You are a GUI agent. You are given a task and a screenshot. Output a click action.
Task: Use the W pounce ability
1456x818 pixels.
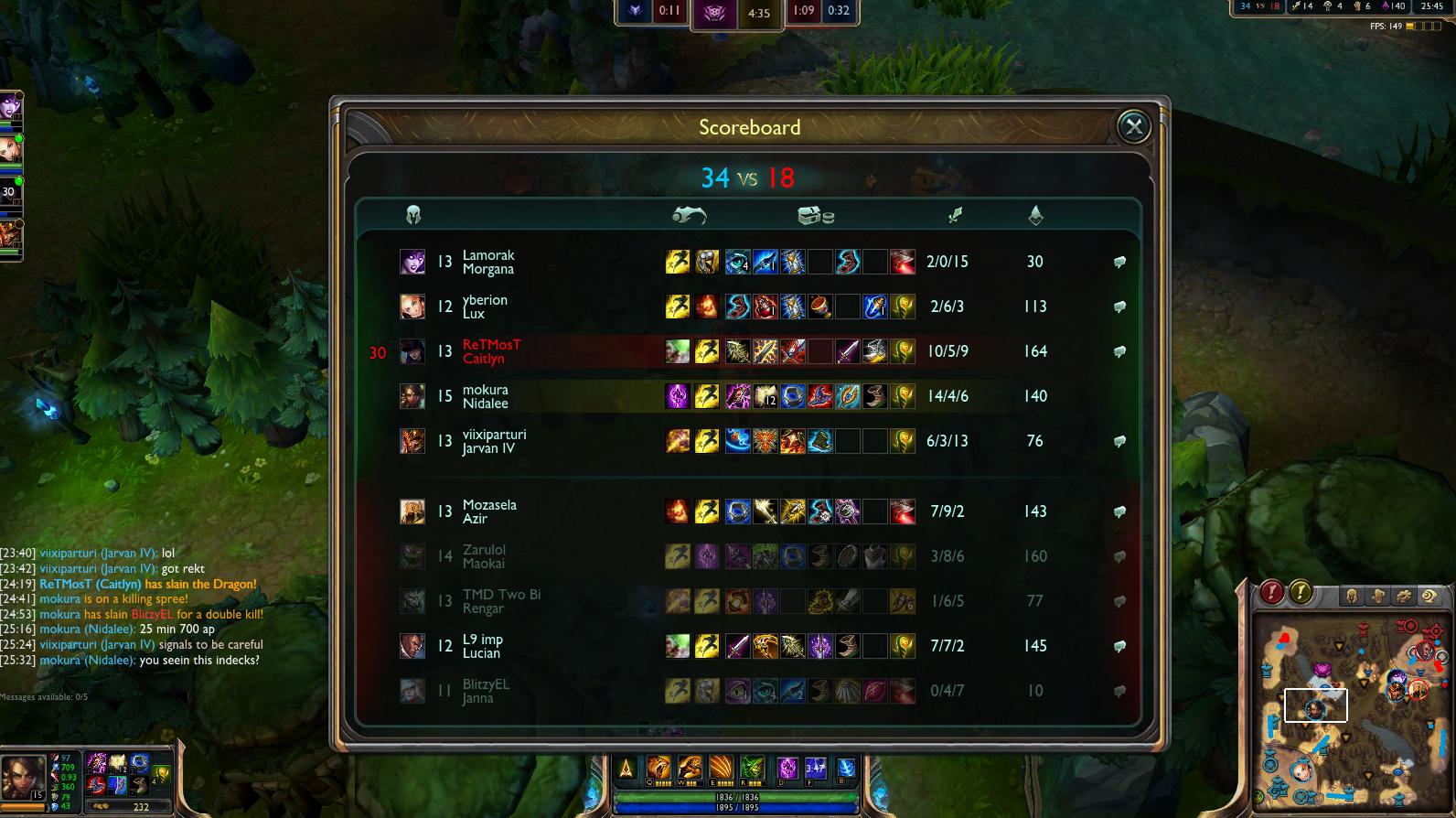(x=690, y=769)
